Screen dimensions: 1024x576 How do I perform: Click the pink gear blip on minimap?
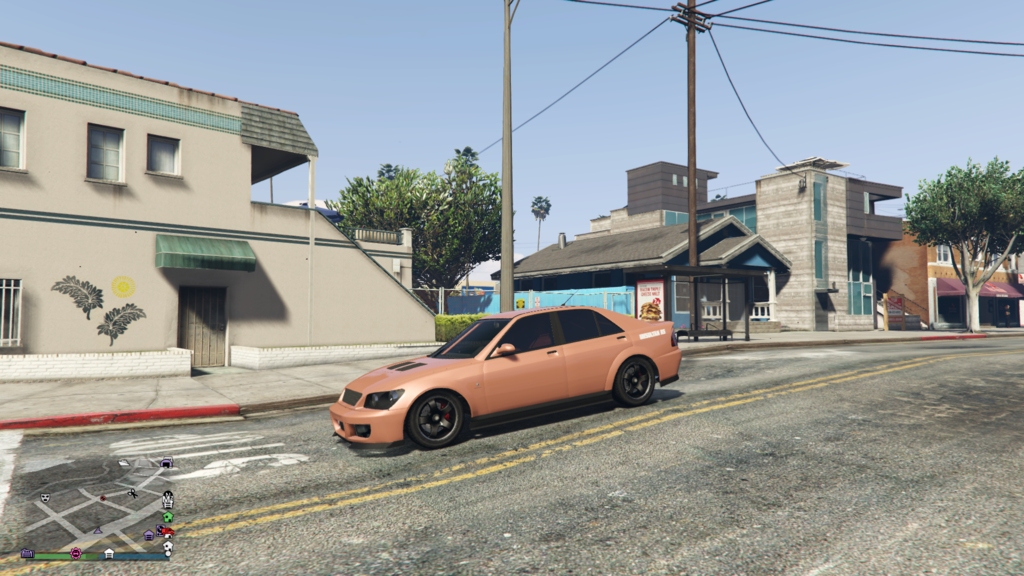coord(76,553)
